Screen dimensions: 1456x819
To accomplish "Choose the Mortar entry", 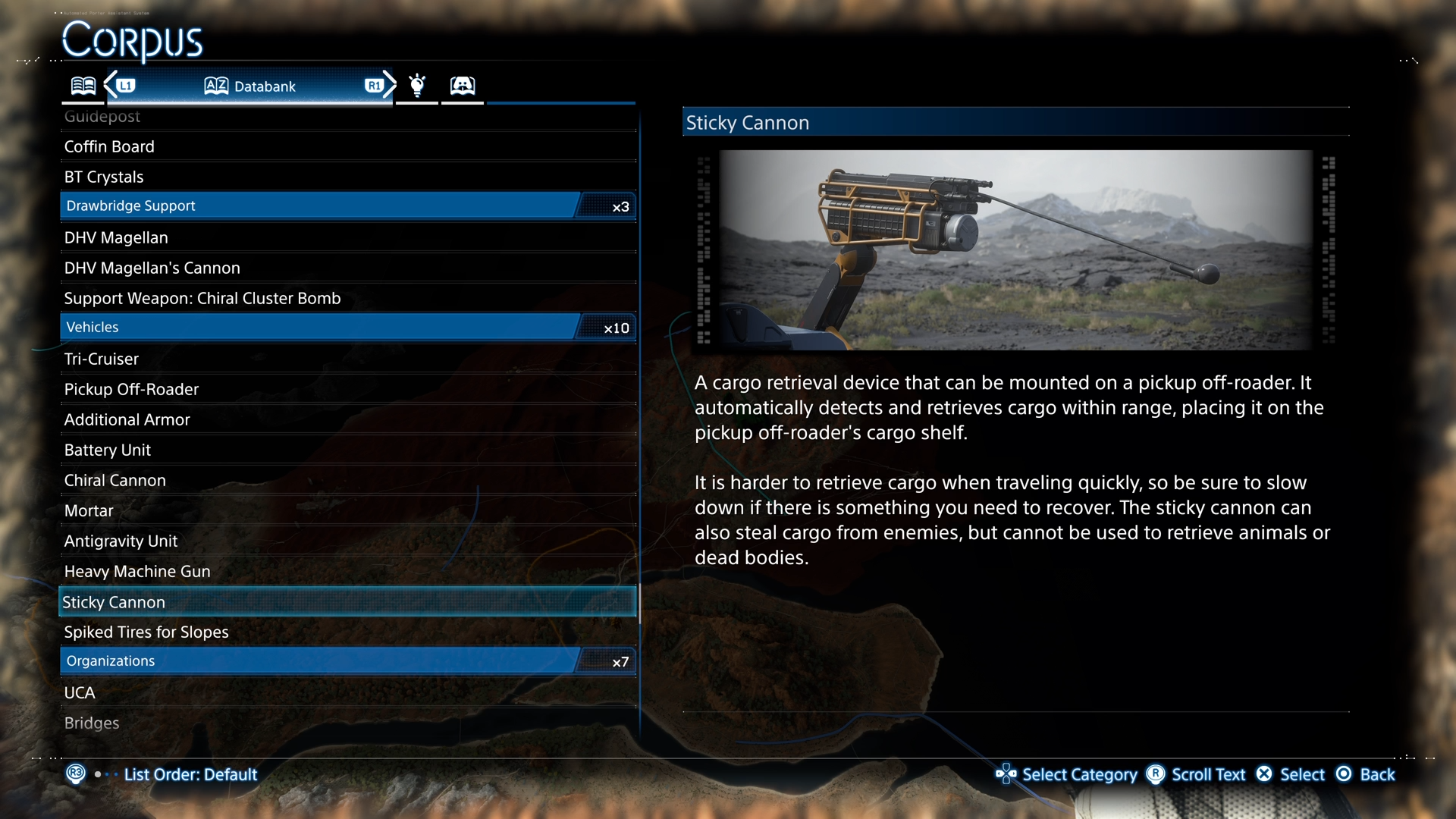I will 89,510.
